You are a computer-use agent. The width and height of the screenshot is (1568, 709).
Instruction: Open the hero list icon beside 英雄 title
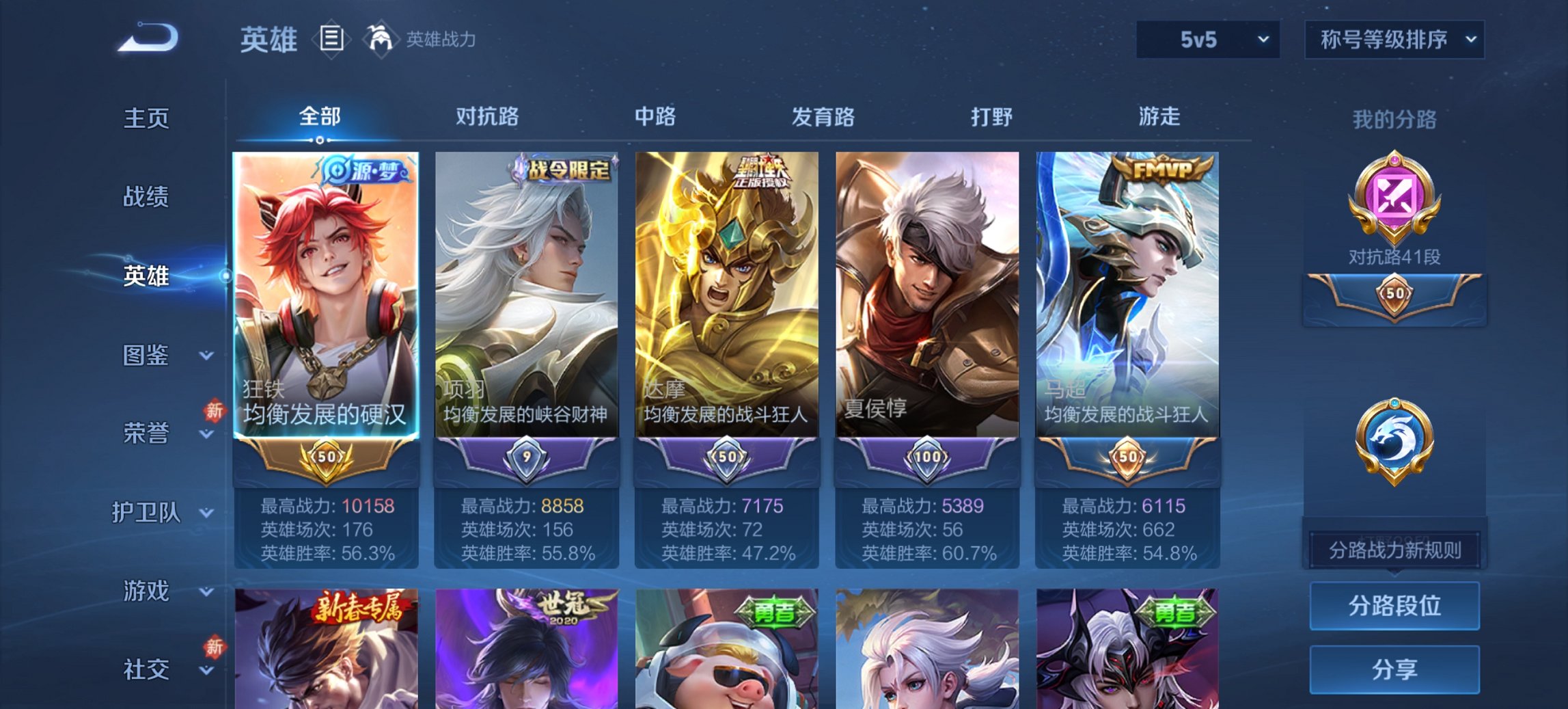pos(330,39)
